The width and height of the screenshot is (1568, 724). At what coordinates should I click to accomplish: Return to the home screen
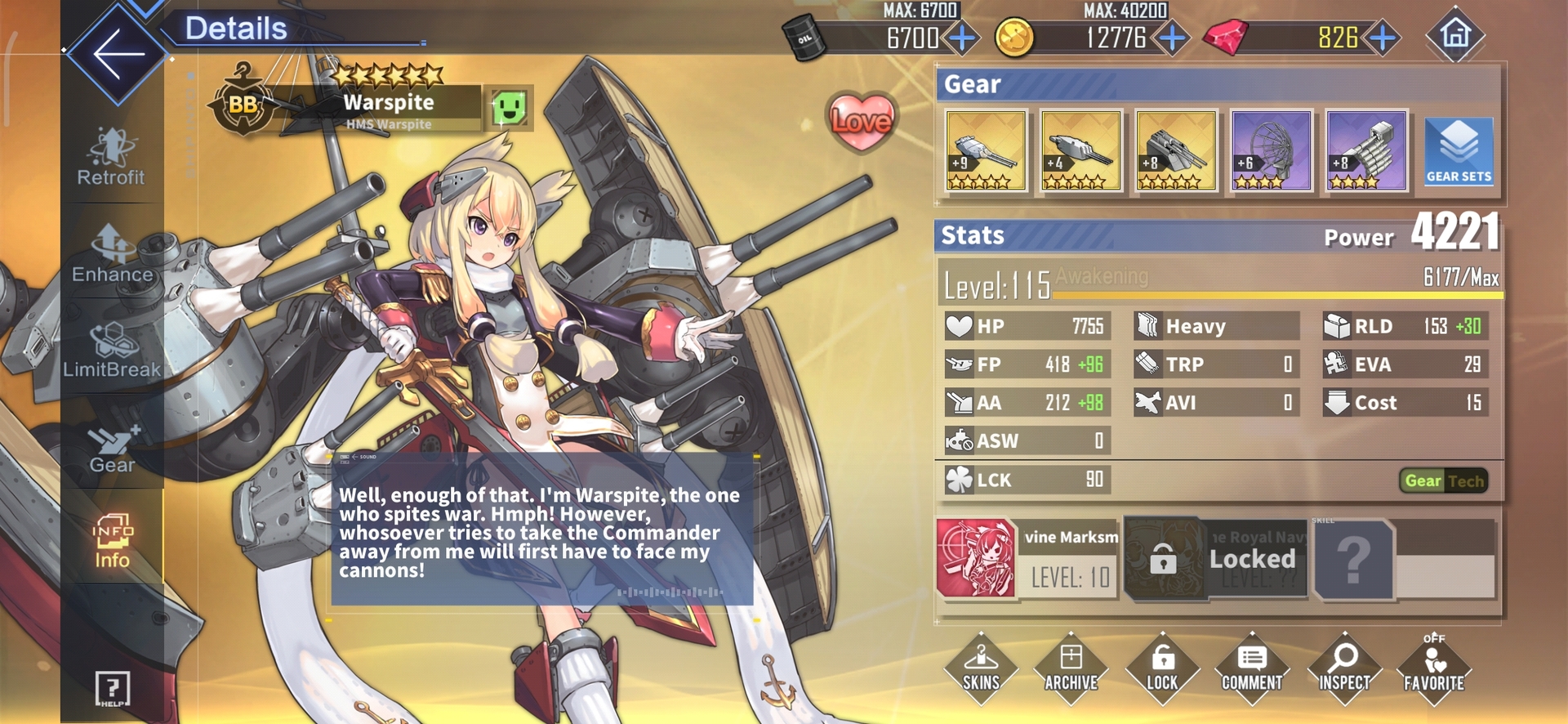[1454, 35]
